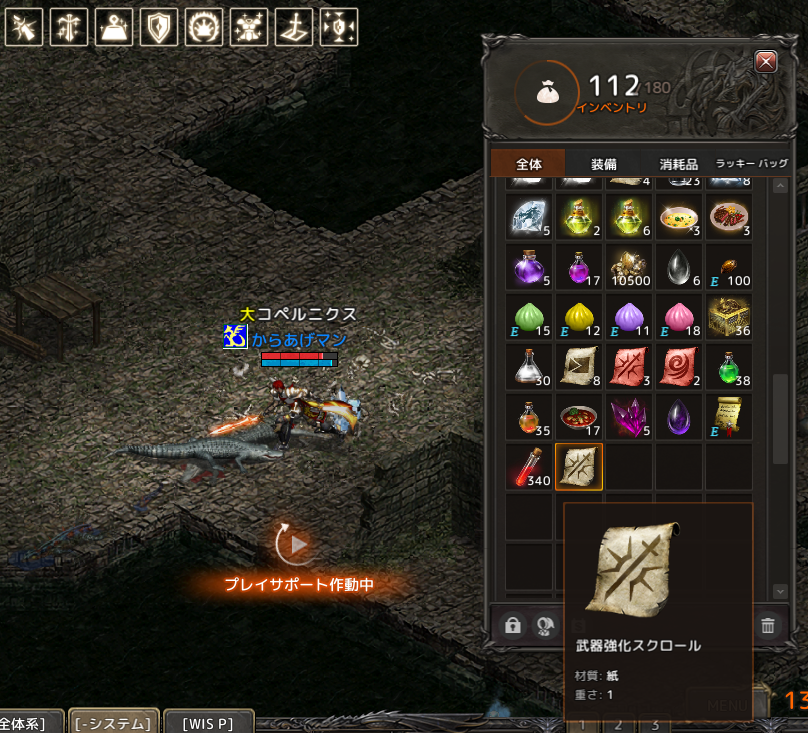
Task: Switch to the 装備 equipment tab
Action: (603, 164)
